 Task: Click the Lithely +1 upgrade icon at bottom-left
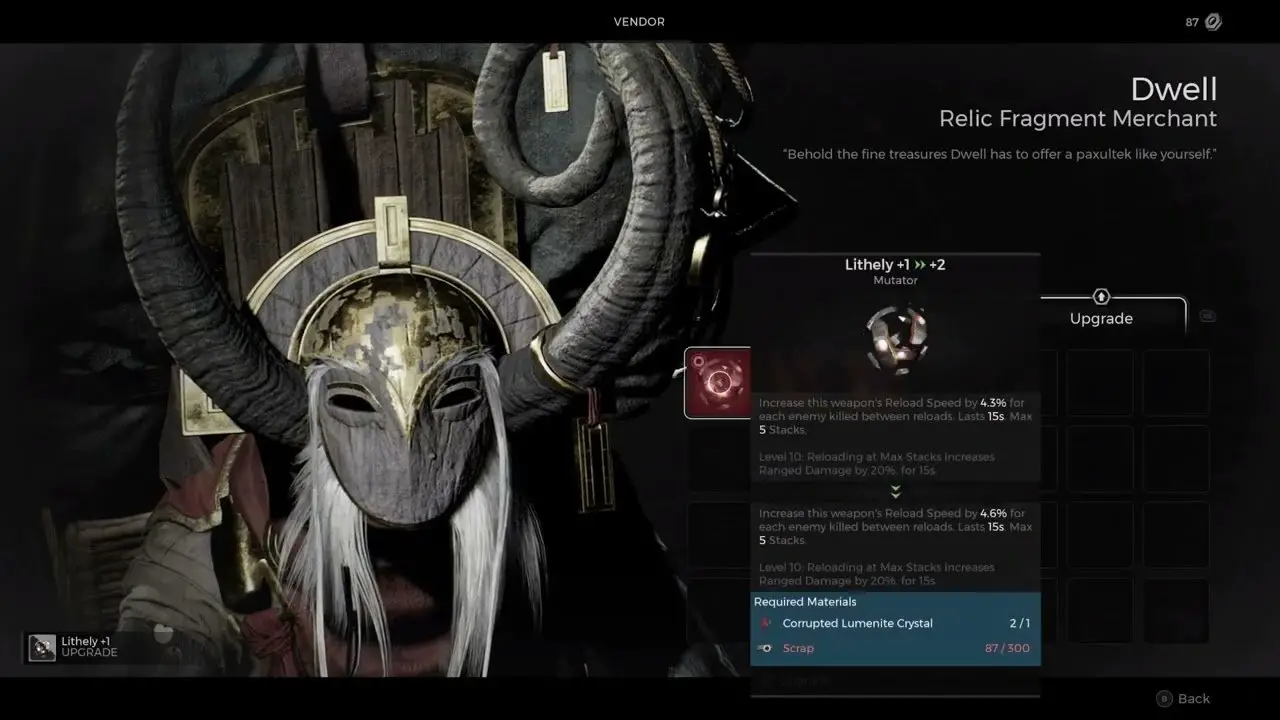coord(42,648)
